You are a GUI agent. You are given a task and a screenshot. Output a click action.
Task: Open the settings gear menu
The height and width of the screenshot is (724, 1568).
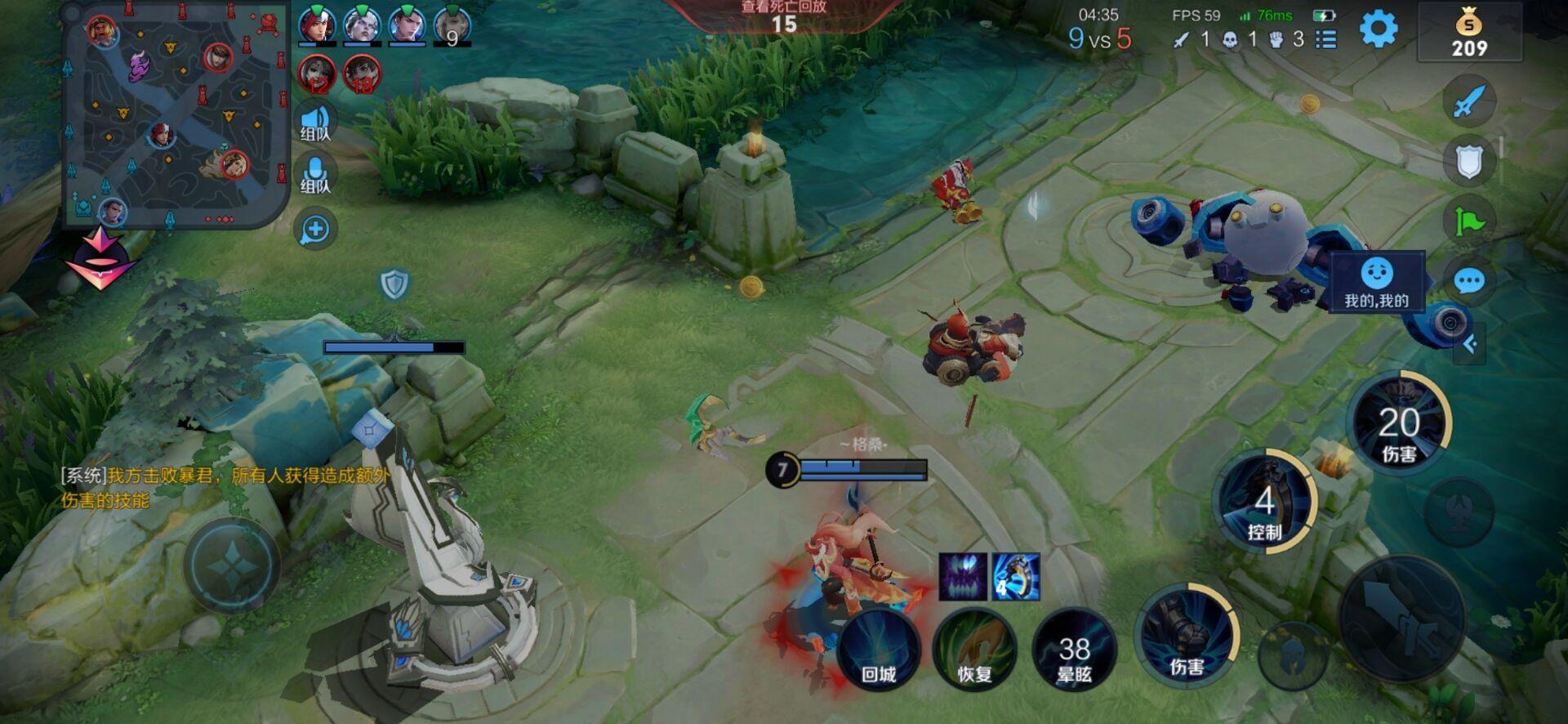(1379, 30)
